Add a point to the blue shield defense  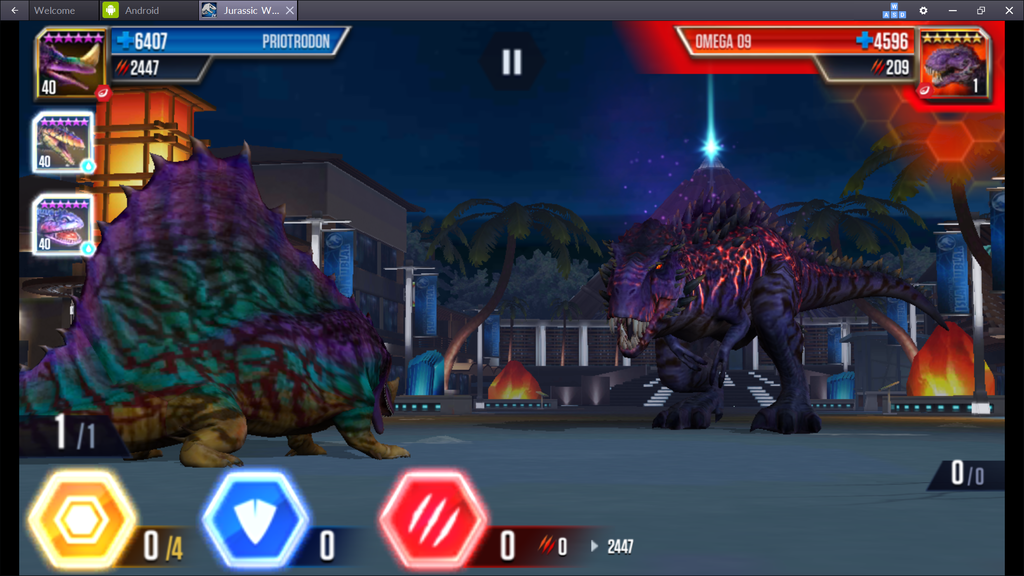point(256,520)
